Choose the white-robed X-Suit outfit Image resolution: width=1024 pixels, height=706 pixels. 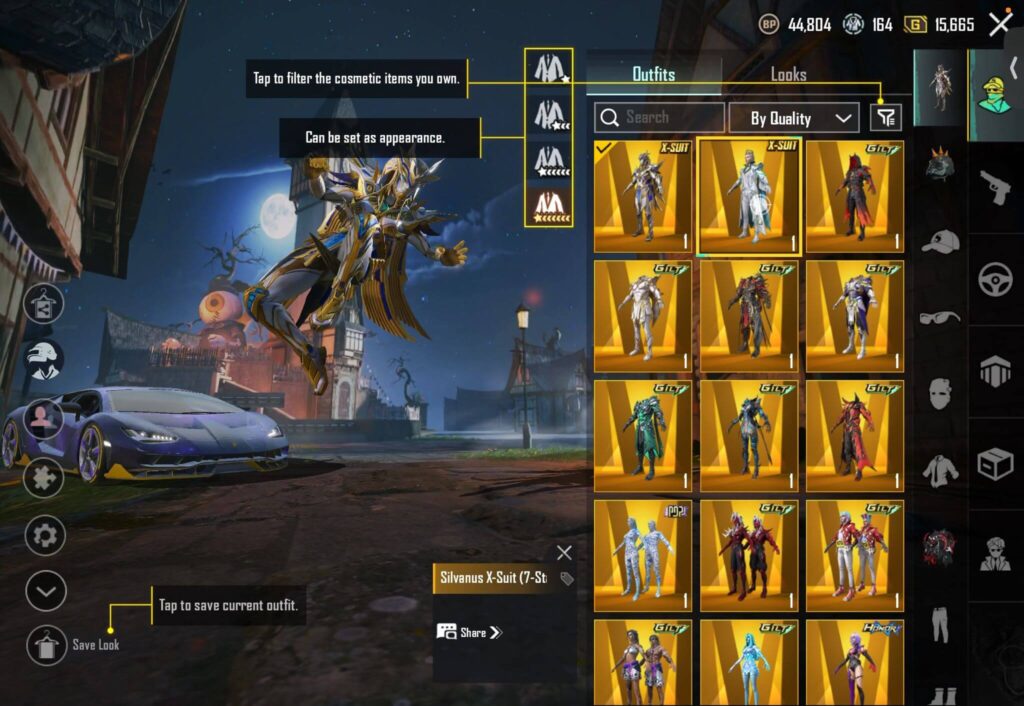click(749, 196)
